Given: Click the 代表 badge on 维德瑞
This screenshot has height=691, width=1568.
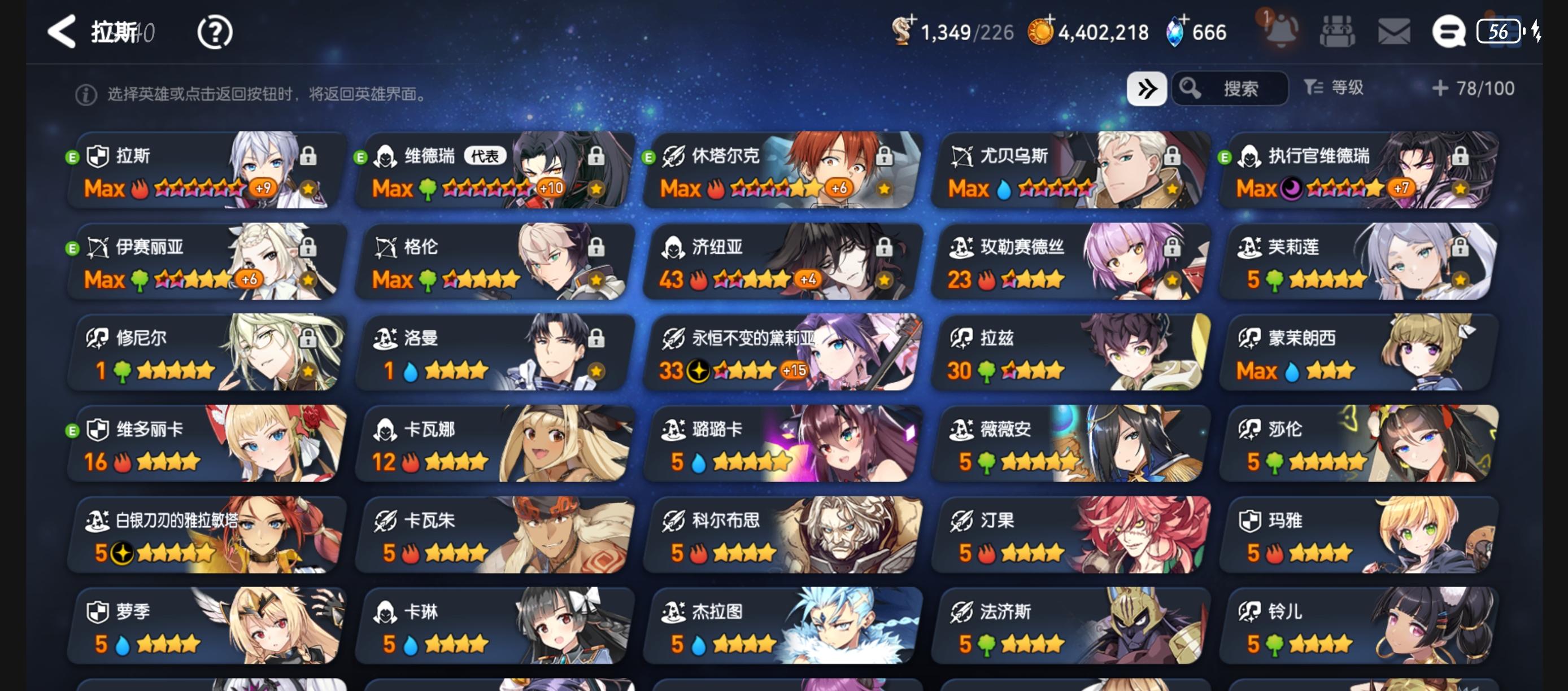Looking at the screenshot, I should [x=486, y=155].
